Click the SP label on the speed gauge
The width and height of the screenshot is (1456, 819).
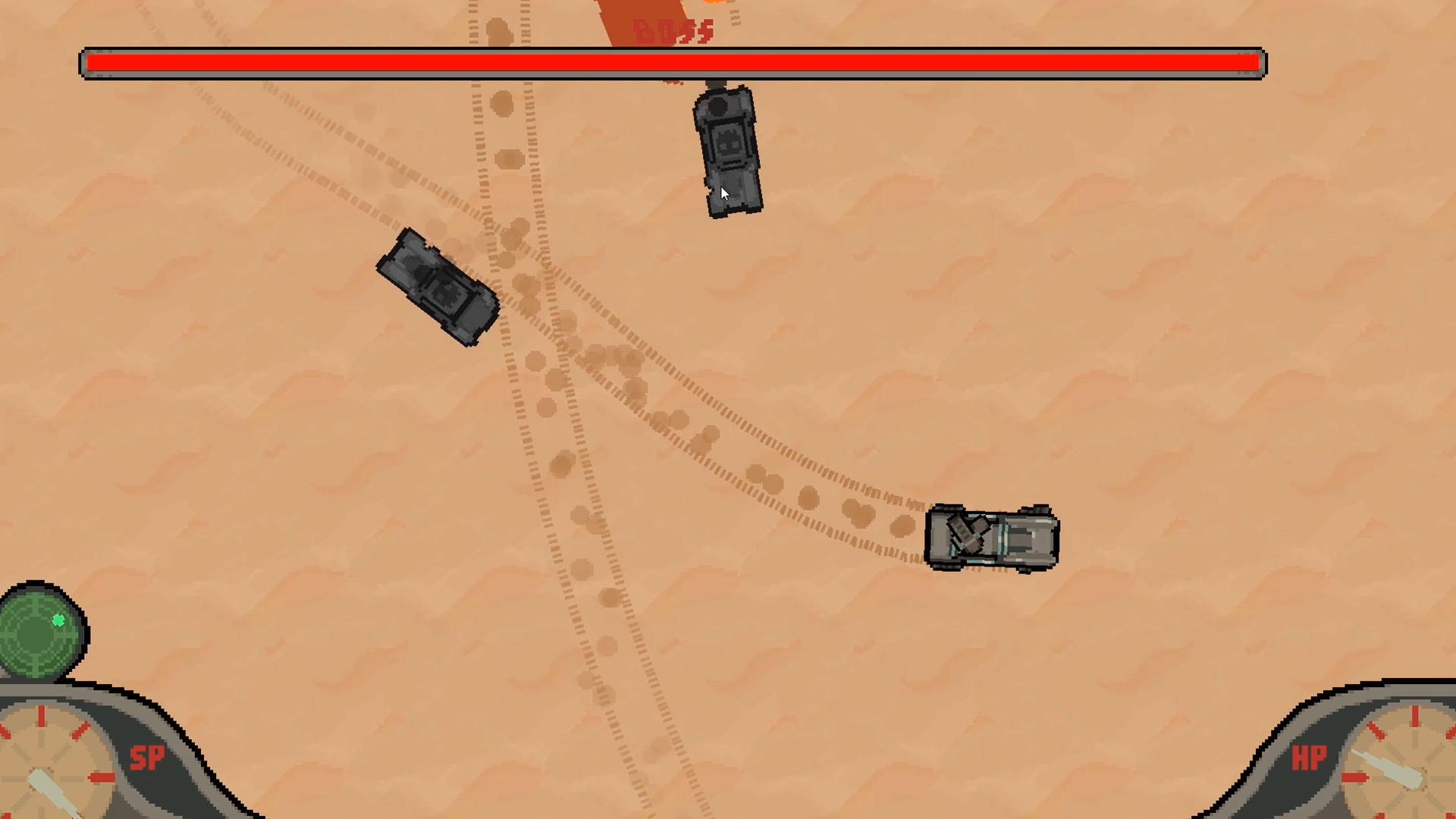[x=149, y=758]
